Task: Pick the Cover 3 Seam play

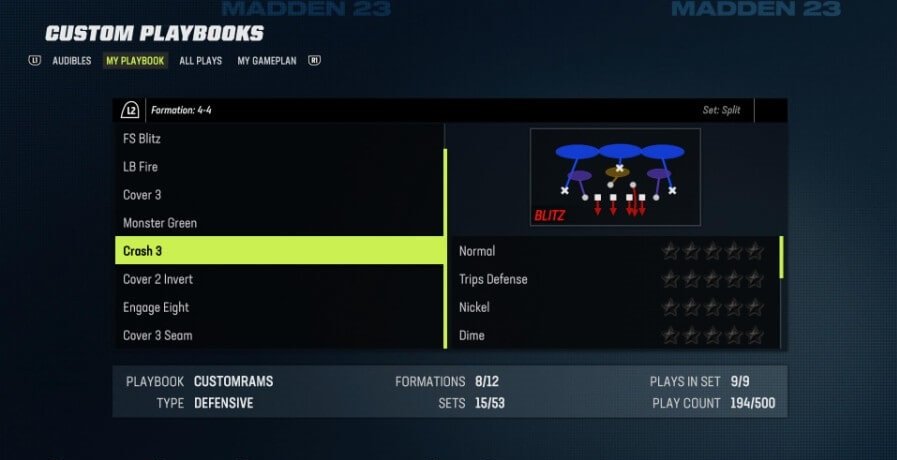Action: coord(279,335)
